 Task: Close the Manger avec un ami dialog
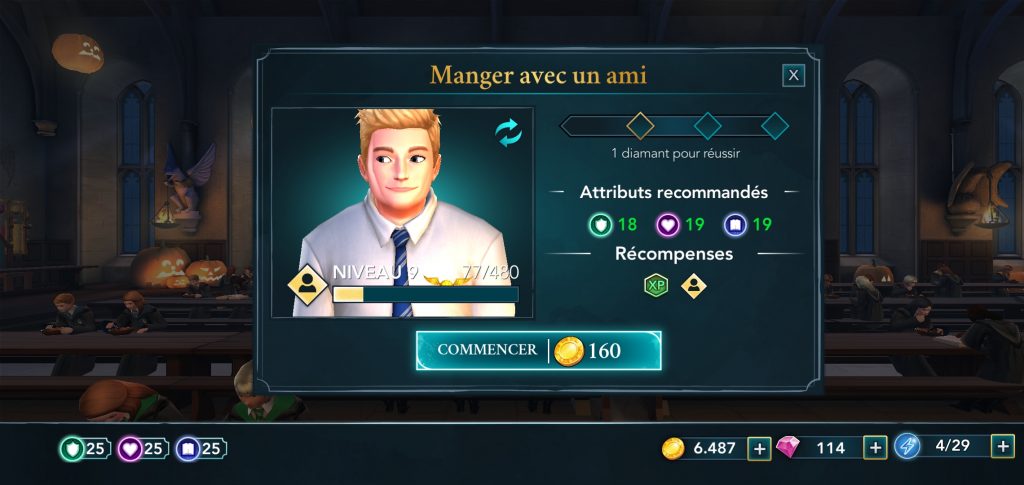coord(793,75)
